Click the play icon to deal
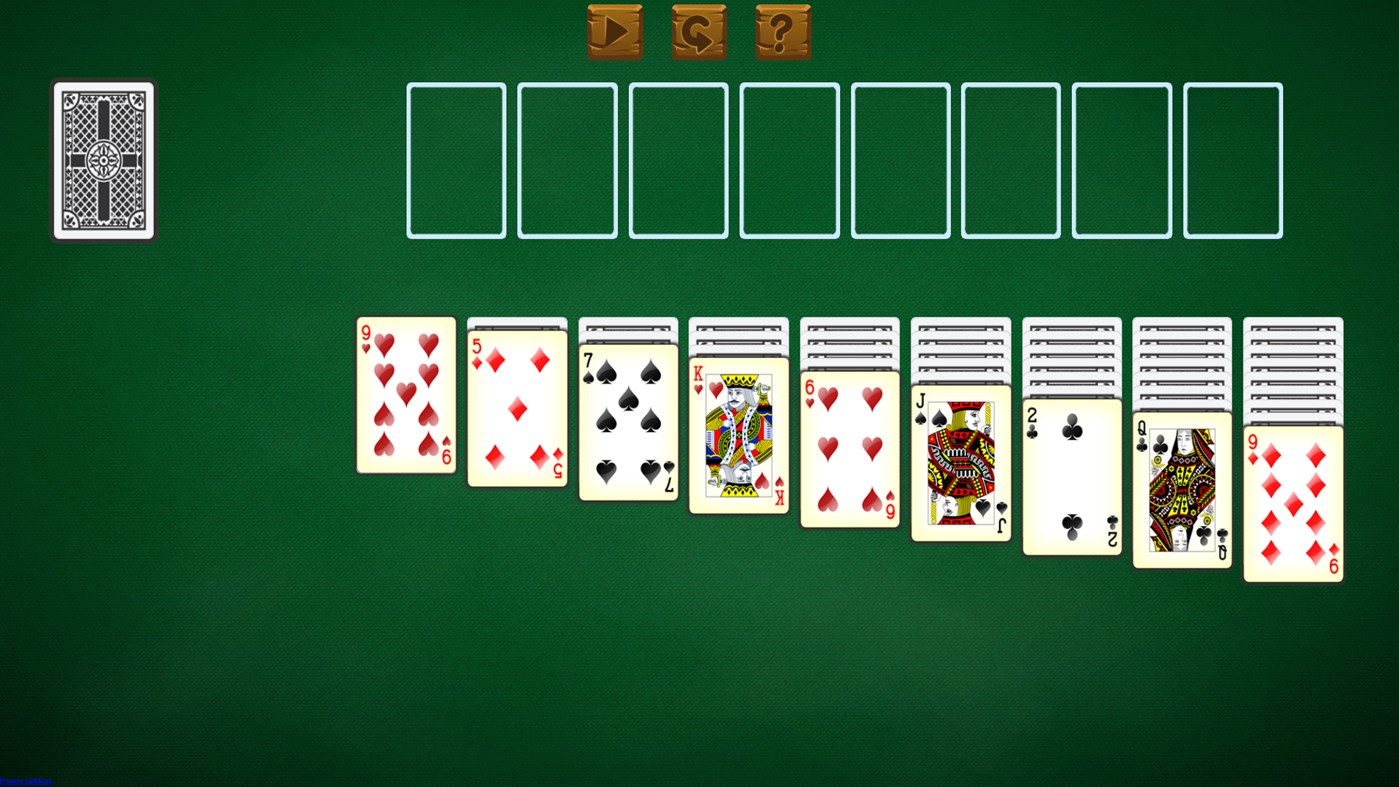The image size is (1399, 787). coord(614,31)
